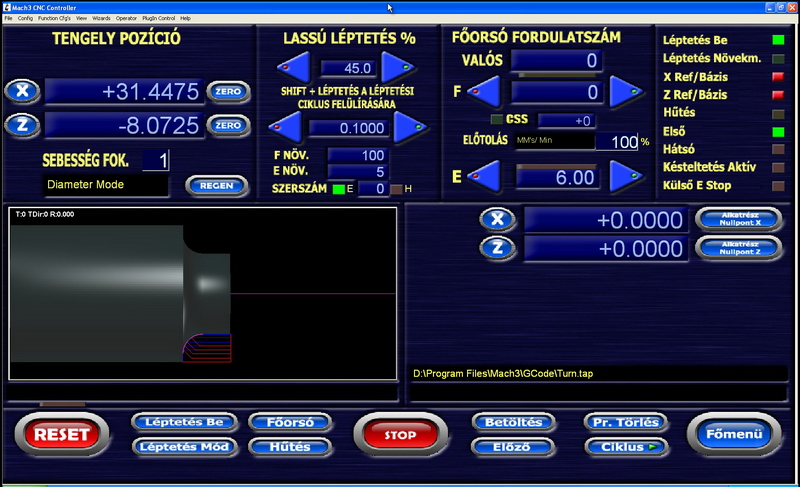Hit the red STOP button
Screen dimensions: 800x487
tap(400, 435)
